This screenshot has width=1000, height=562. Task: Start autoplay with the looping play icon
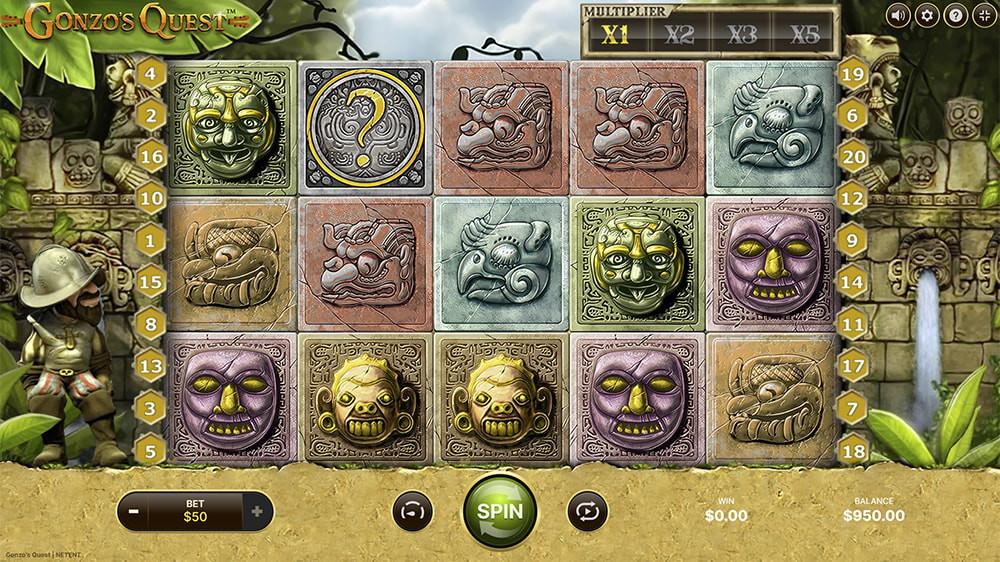click(x=587, y=511)
